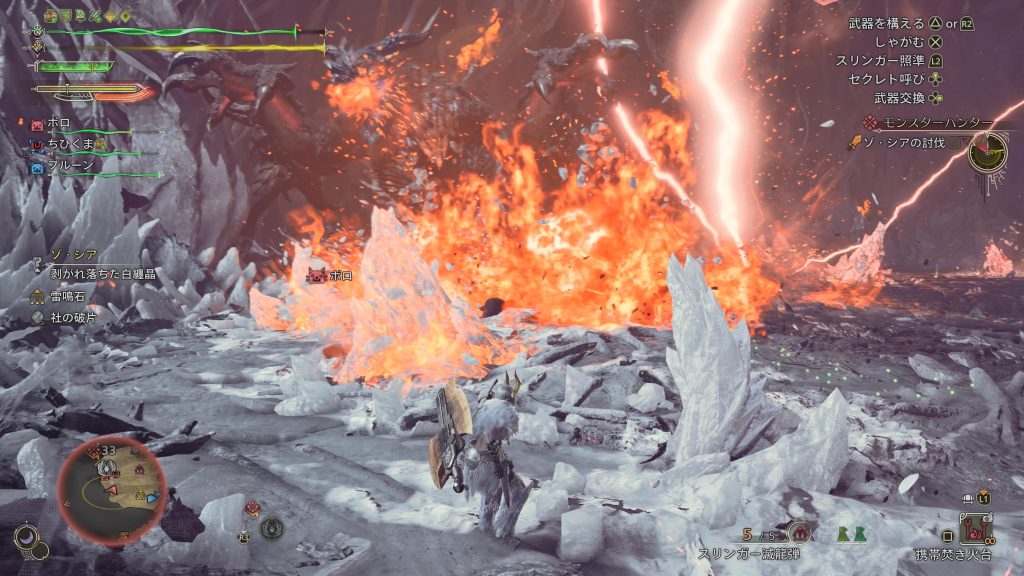Open the ゾ・シアの討伐 quest objective

[900, 144]
